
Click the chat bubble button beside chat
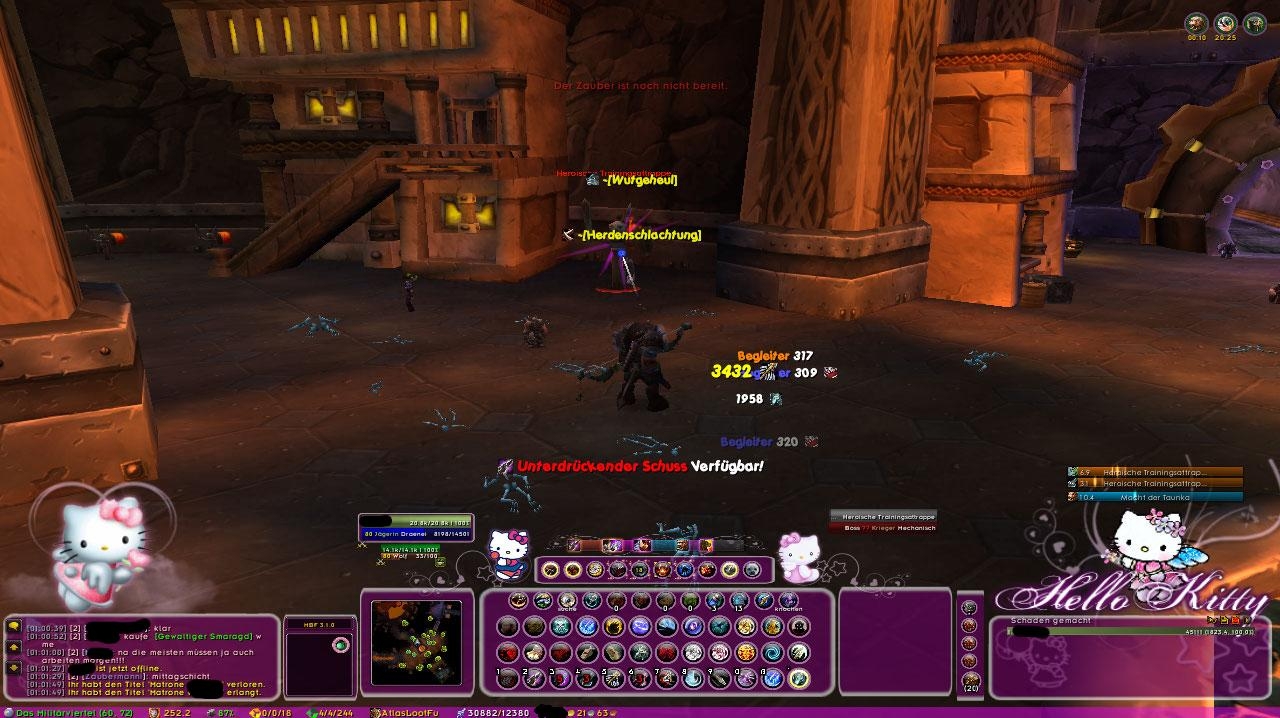point(14,627)
